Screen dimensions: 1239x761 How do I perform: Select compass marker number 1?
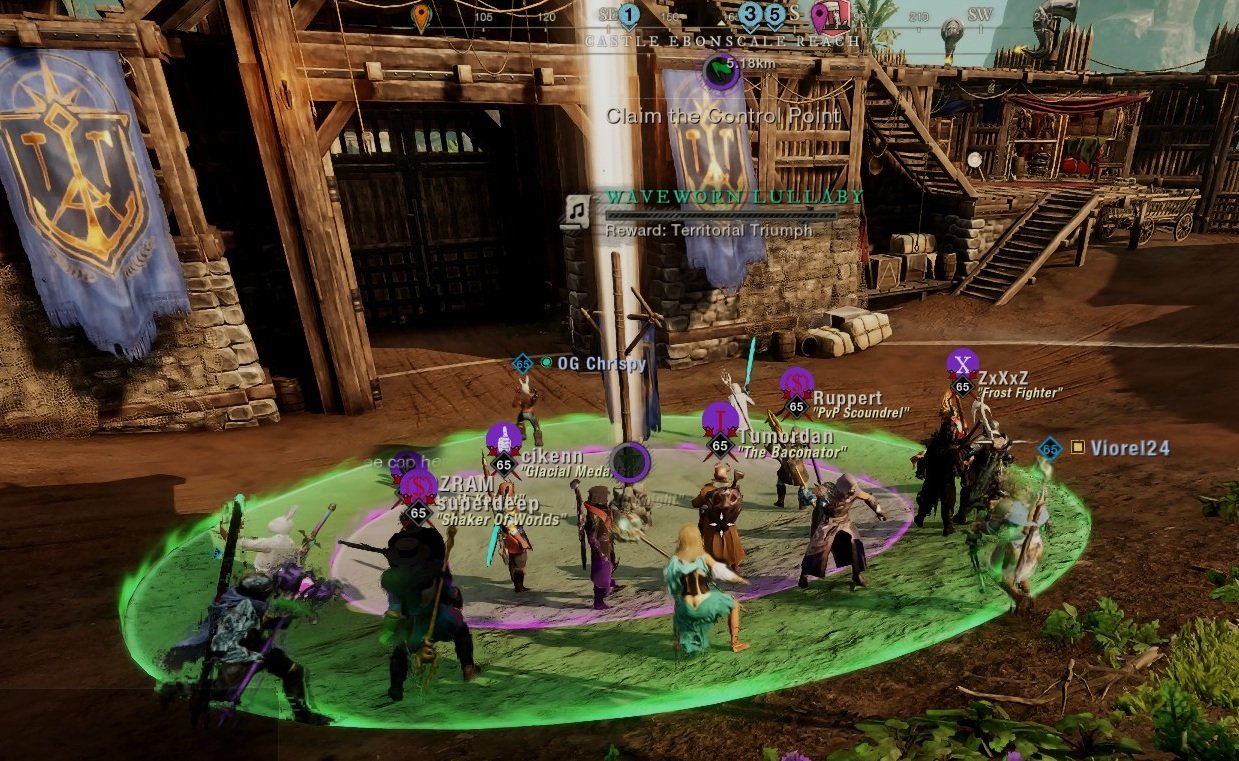tap(629, 15)
